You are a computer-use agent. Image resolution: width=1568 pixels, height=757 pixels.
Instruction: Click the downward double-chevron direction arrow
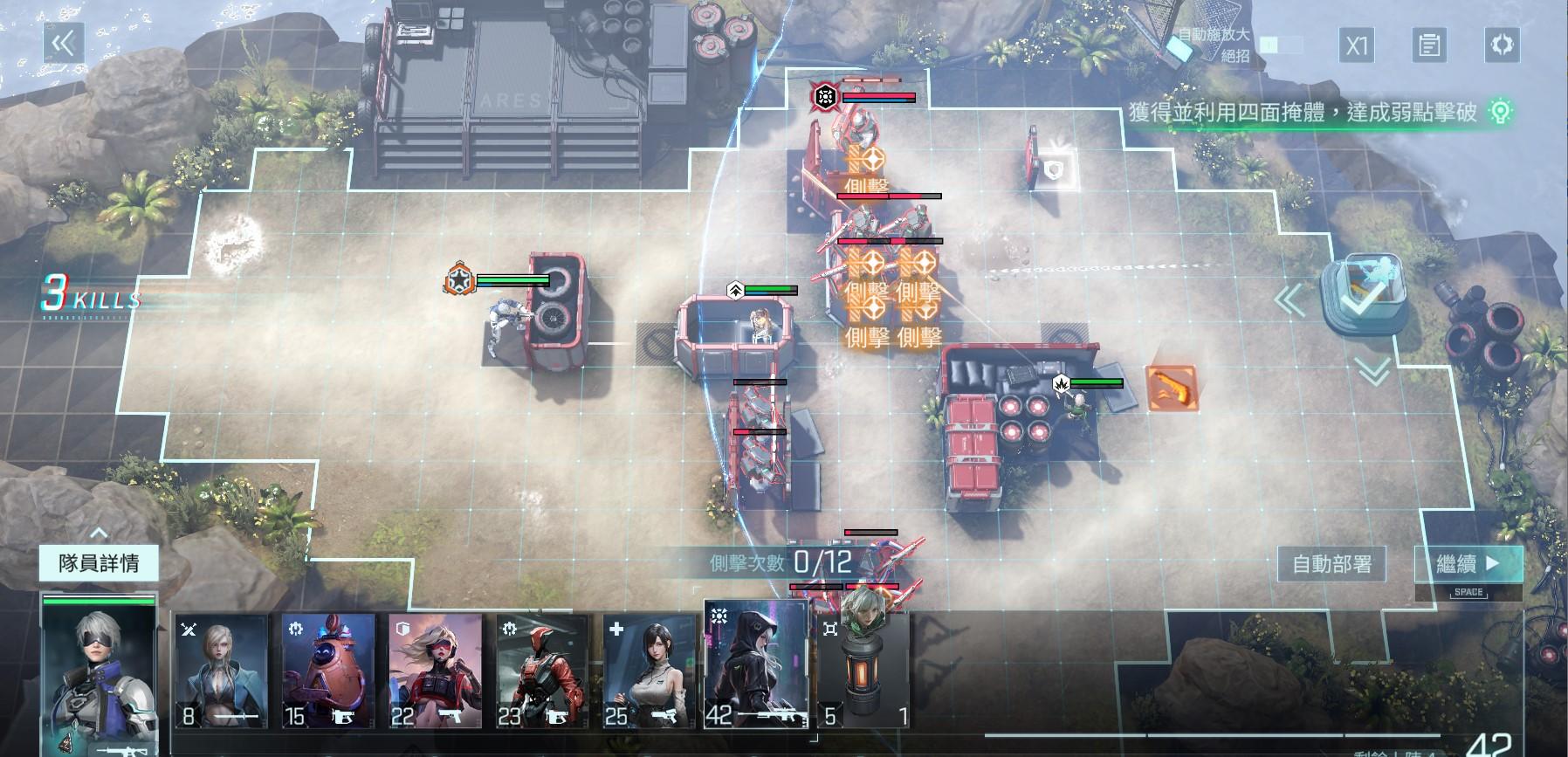[x=1373, y=372]
